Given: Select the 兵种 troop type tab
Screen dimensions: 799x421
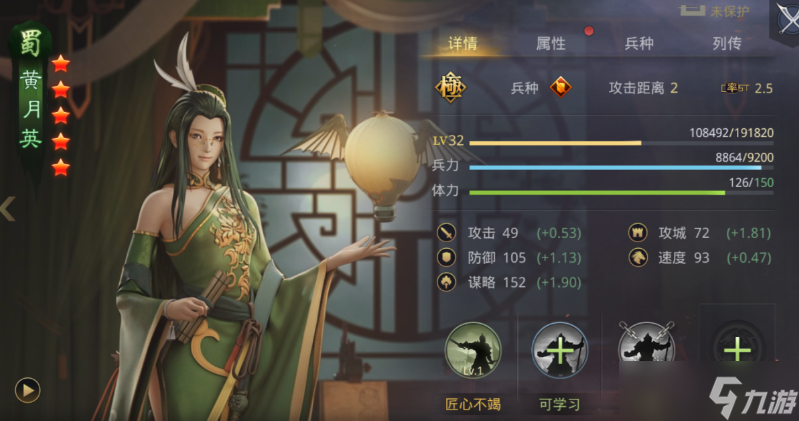Looking at the screenshot, I should pos(639,44).
